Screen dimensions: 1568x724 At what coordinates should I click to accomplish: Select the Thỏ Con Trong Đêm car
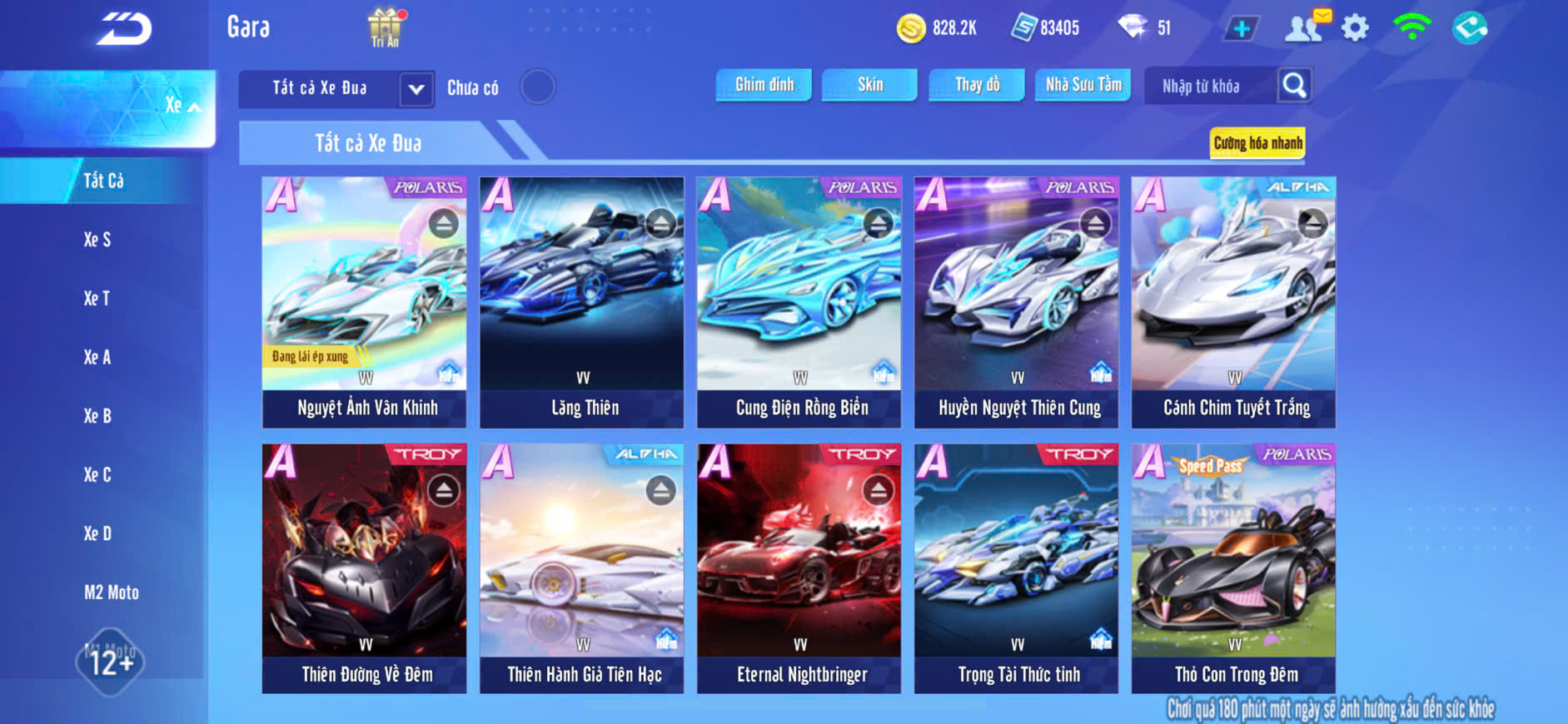point(1233,568)
